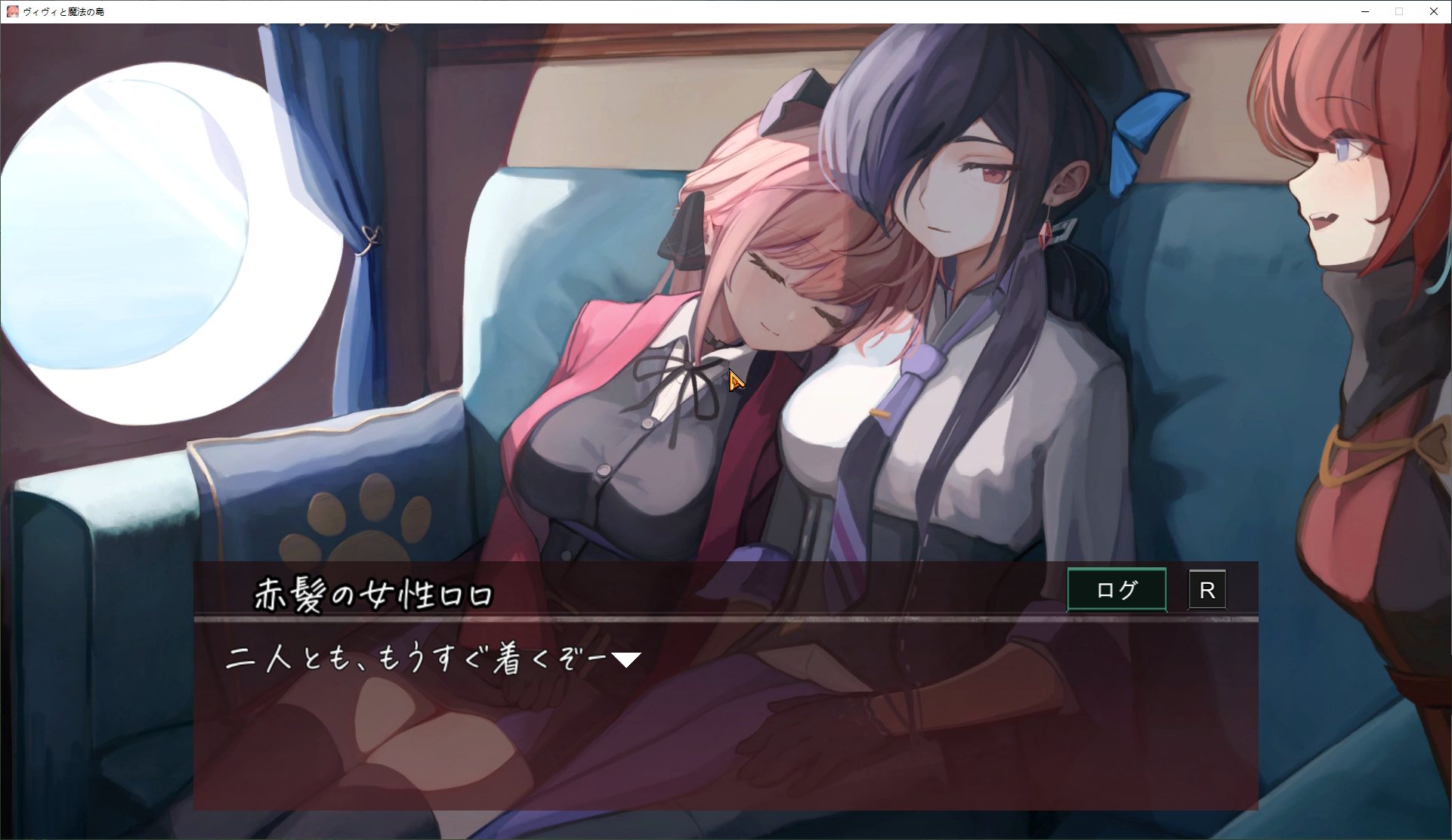Minimize the game window

coord(1365,11)
